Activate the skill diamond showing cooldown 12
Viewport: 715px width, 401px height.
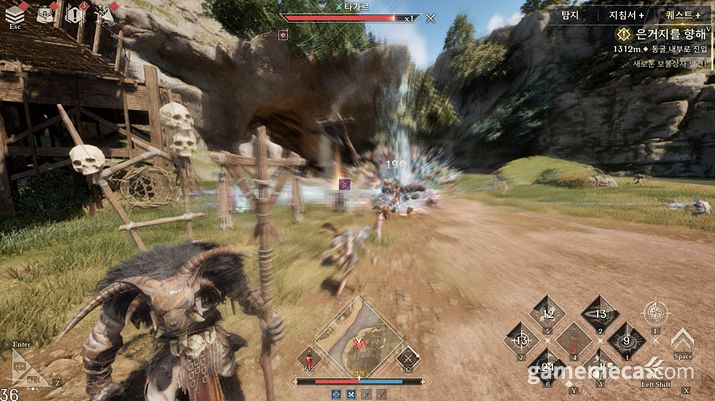pos(547,313)
